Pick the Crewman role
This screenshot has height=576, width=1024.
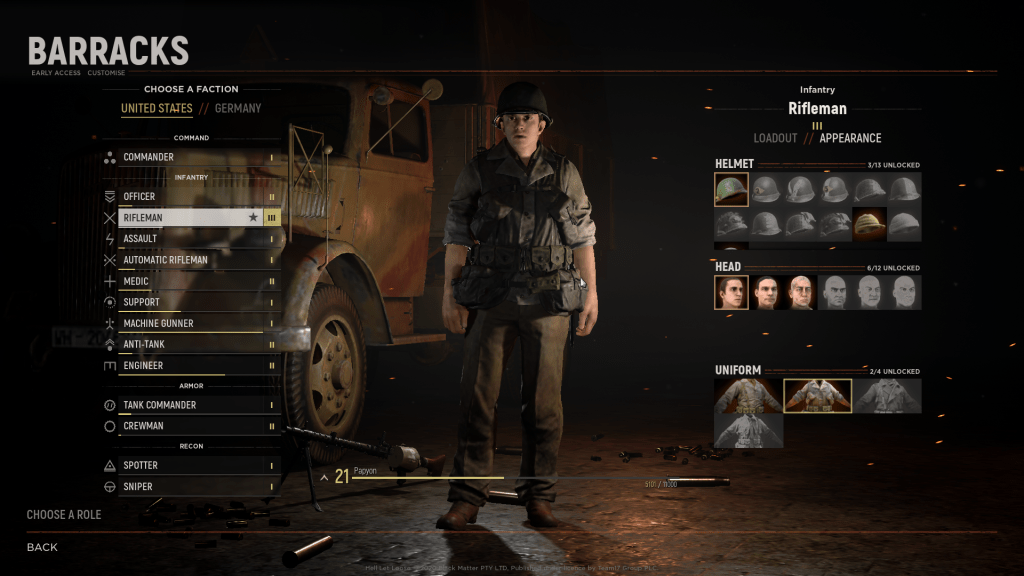[x=190, y=426]
